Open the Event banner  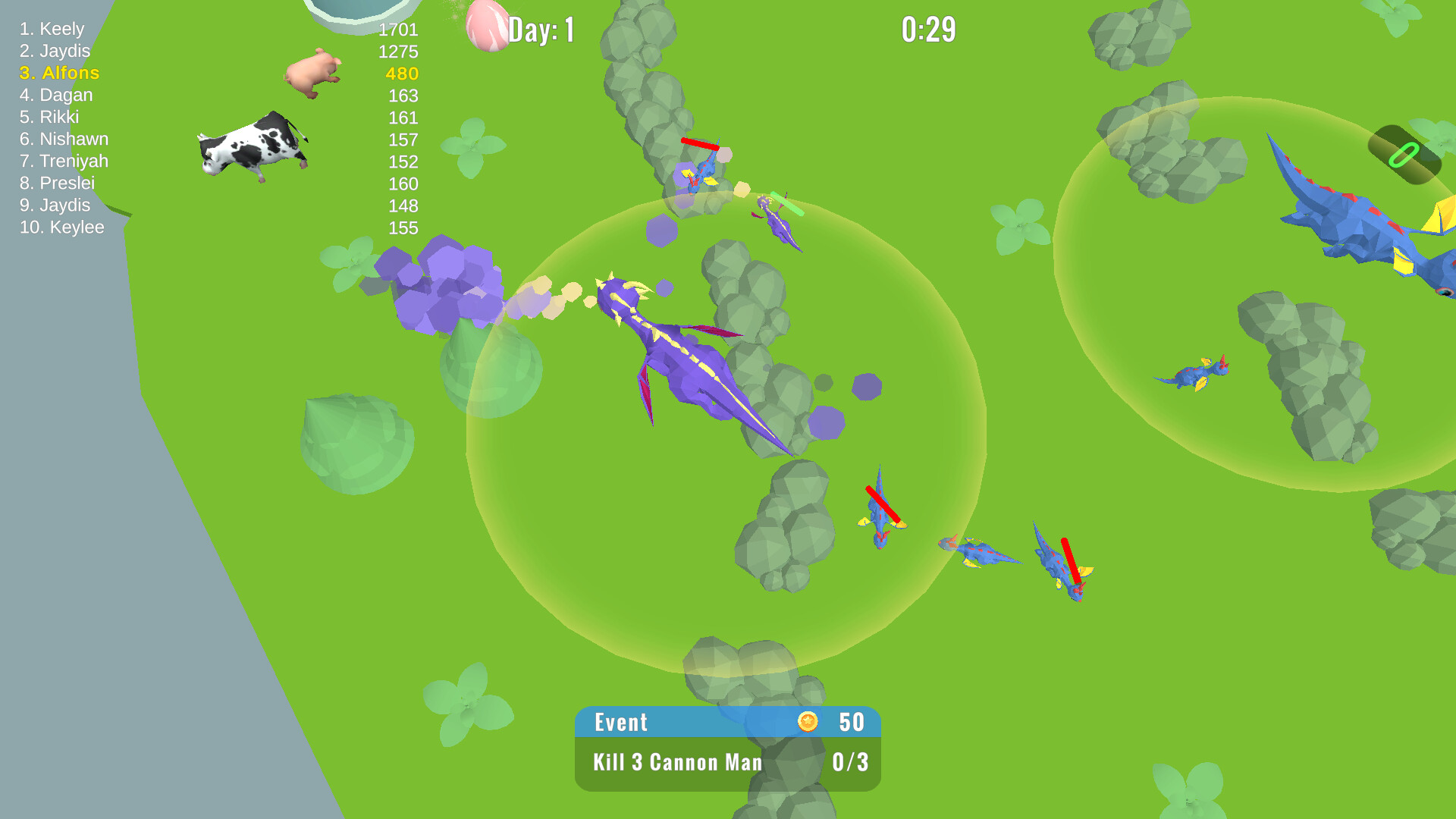pos(622,722)
